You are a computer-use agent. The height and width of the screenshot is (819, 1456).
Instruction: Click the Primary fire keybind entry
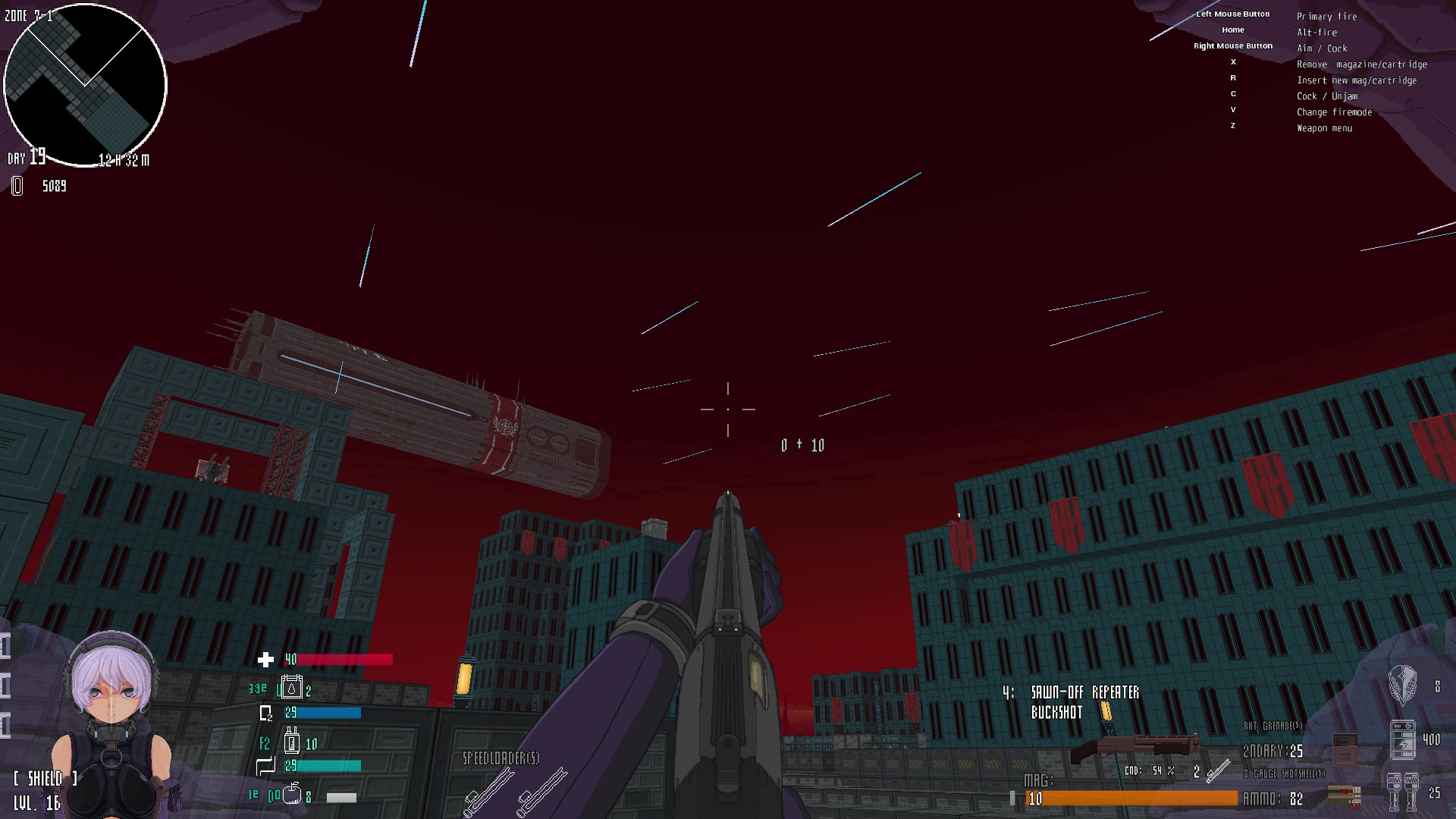coord(1327,16)
